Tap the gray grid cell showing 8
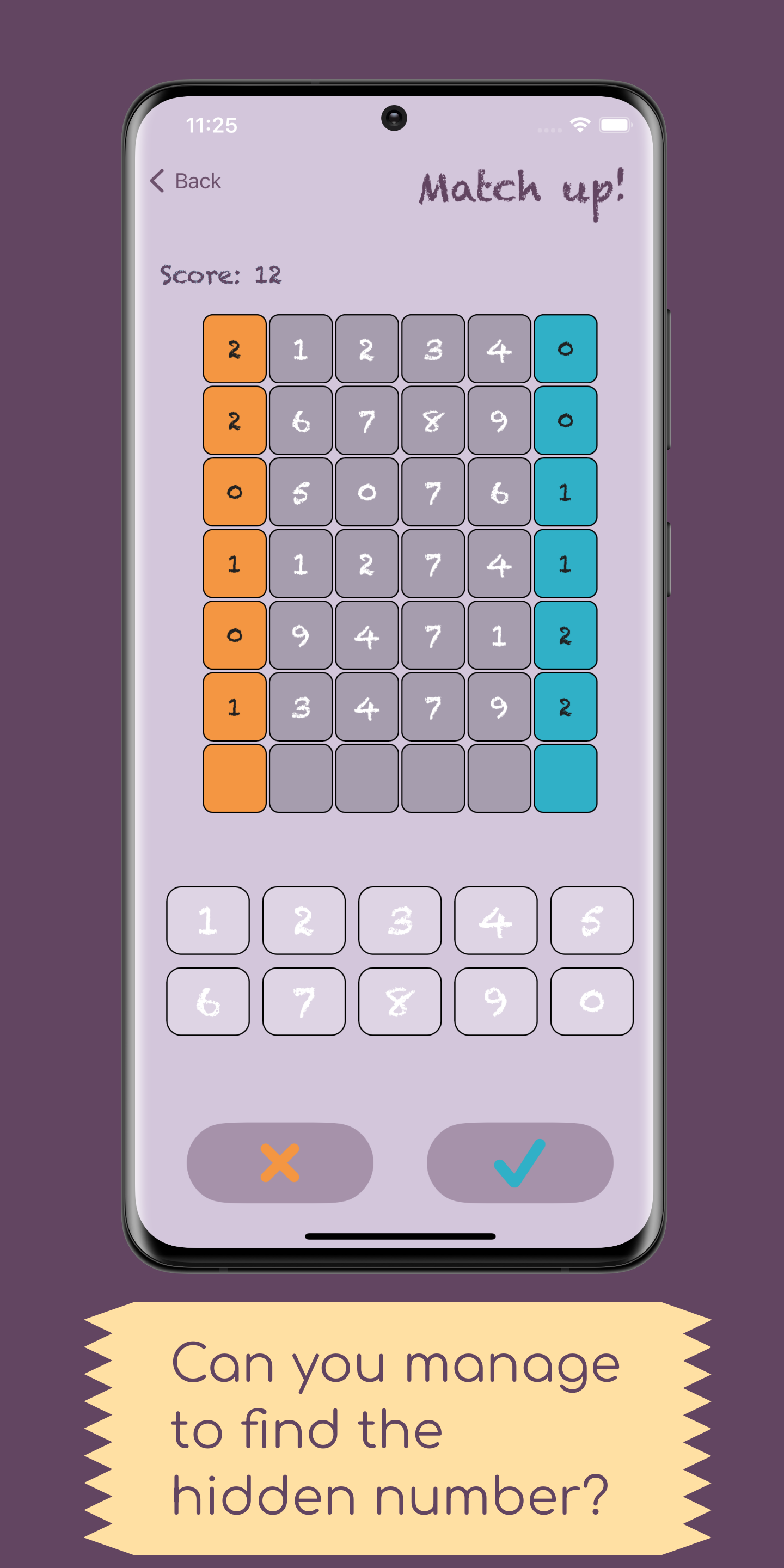The width and height of the screenshot is (784, 1568). [x=433, y=421]
